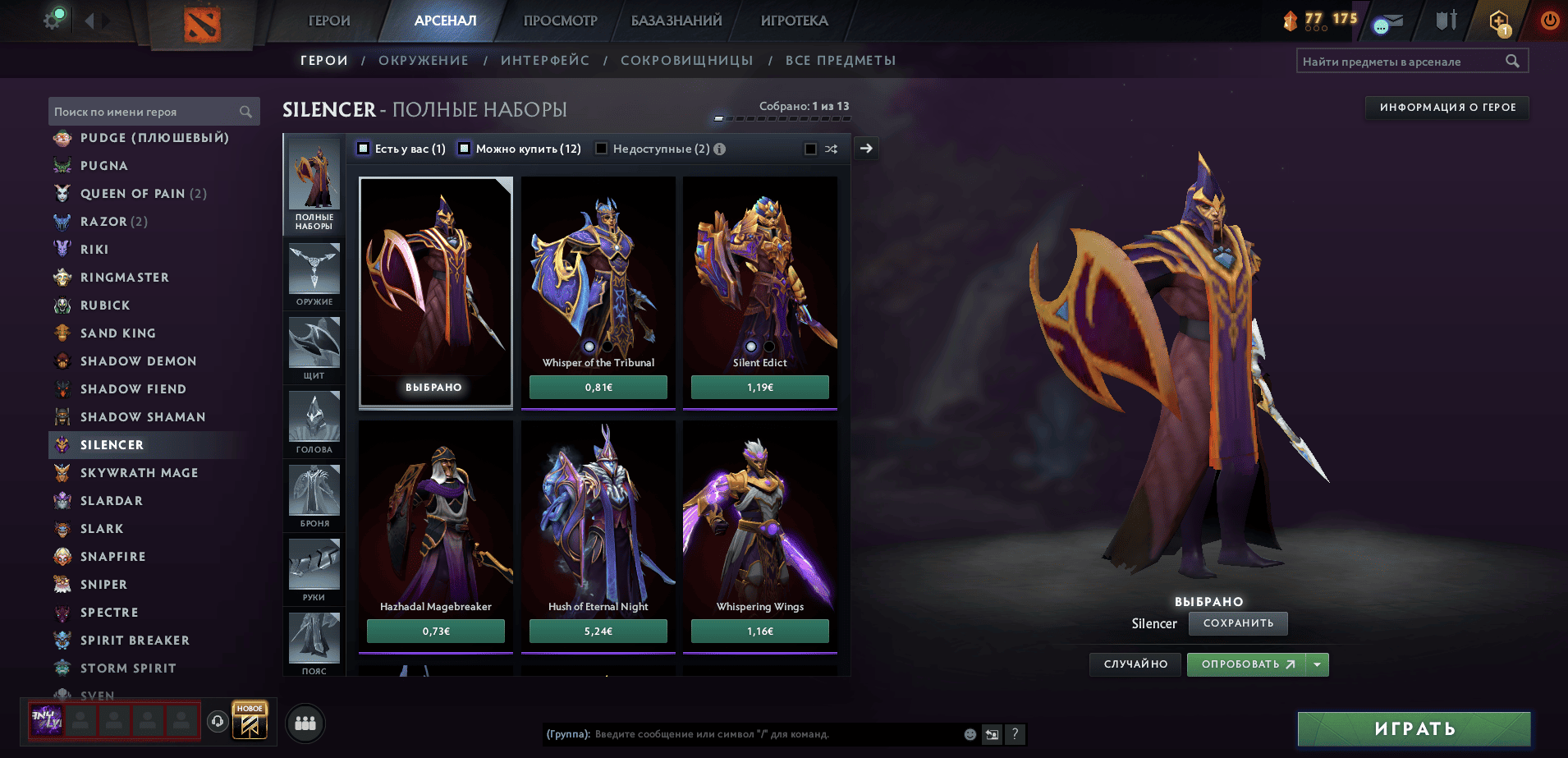Open the СОКРОВИЩНИЦЫ section

688,60
